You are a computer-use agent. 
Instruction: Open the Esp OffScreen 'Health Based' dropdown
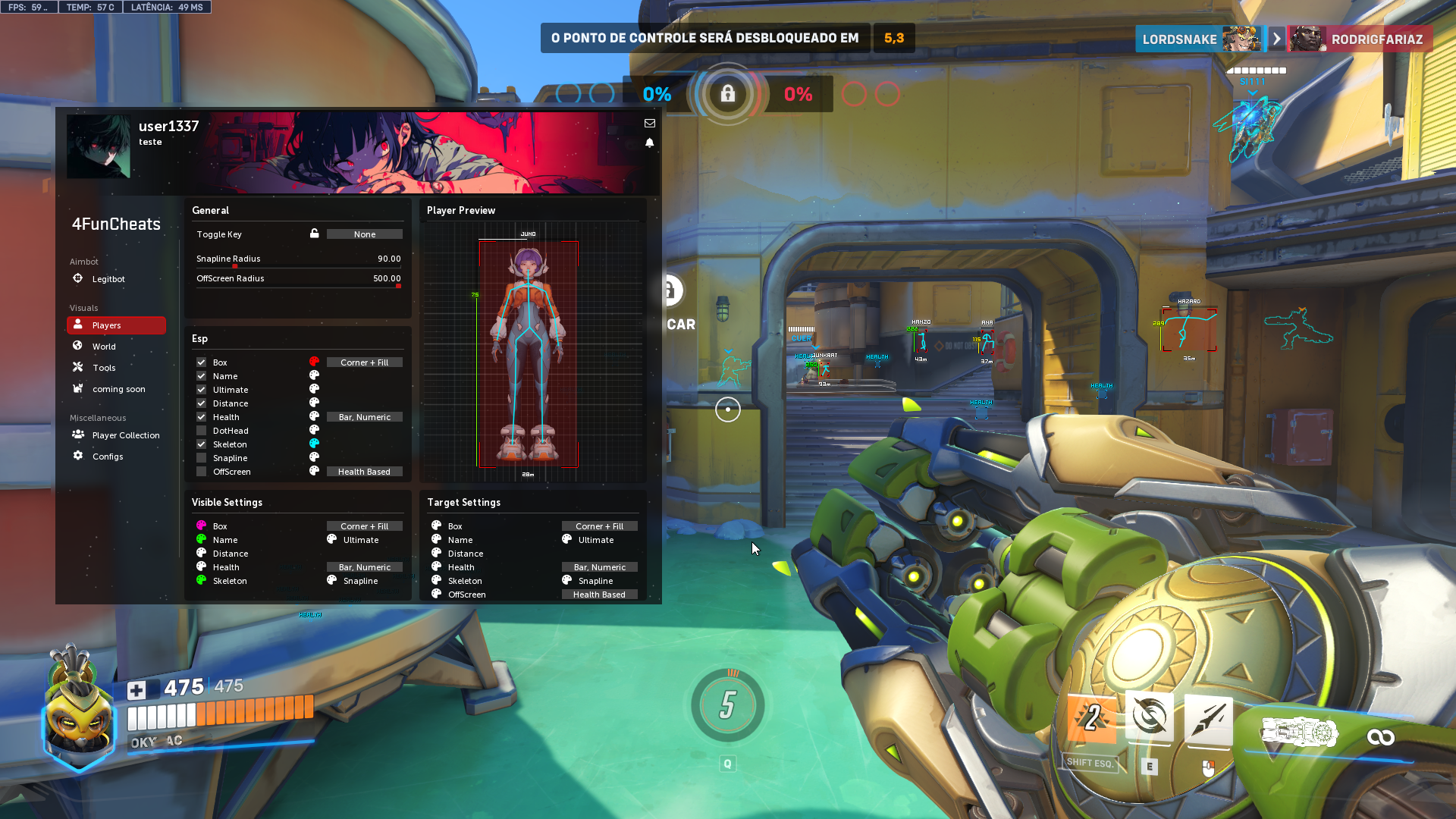(x=364, y=472)
